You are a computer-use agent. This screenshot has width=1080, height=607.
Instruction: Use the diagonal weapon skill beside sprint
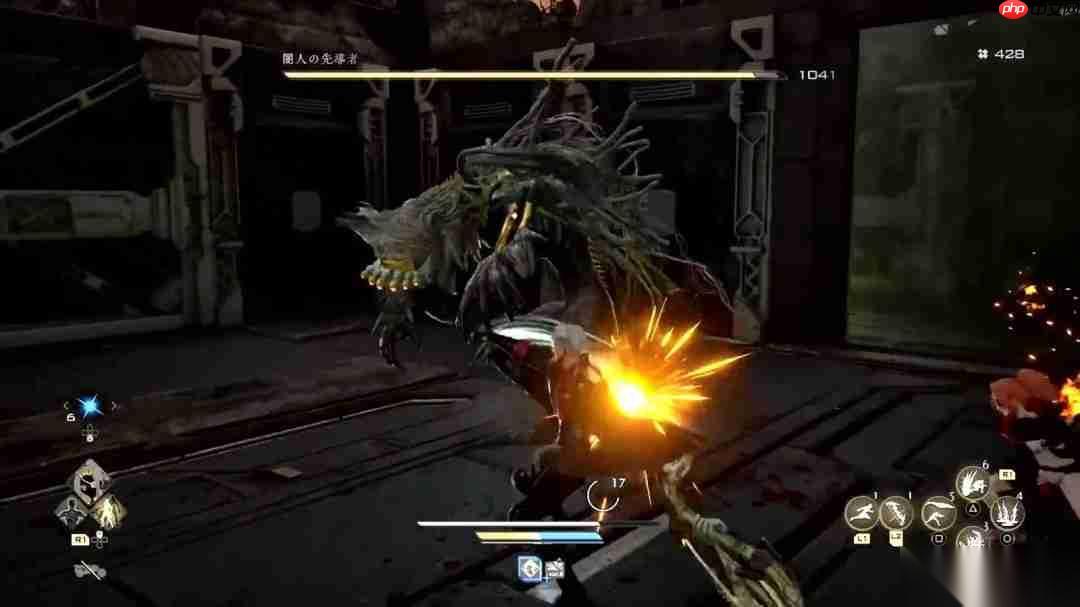point(896,514)
